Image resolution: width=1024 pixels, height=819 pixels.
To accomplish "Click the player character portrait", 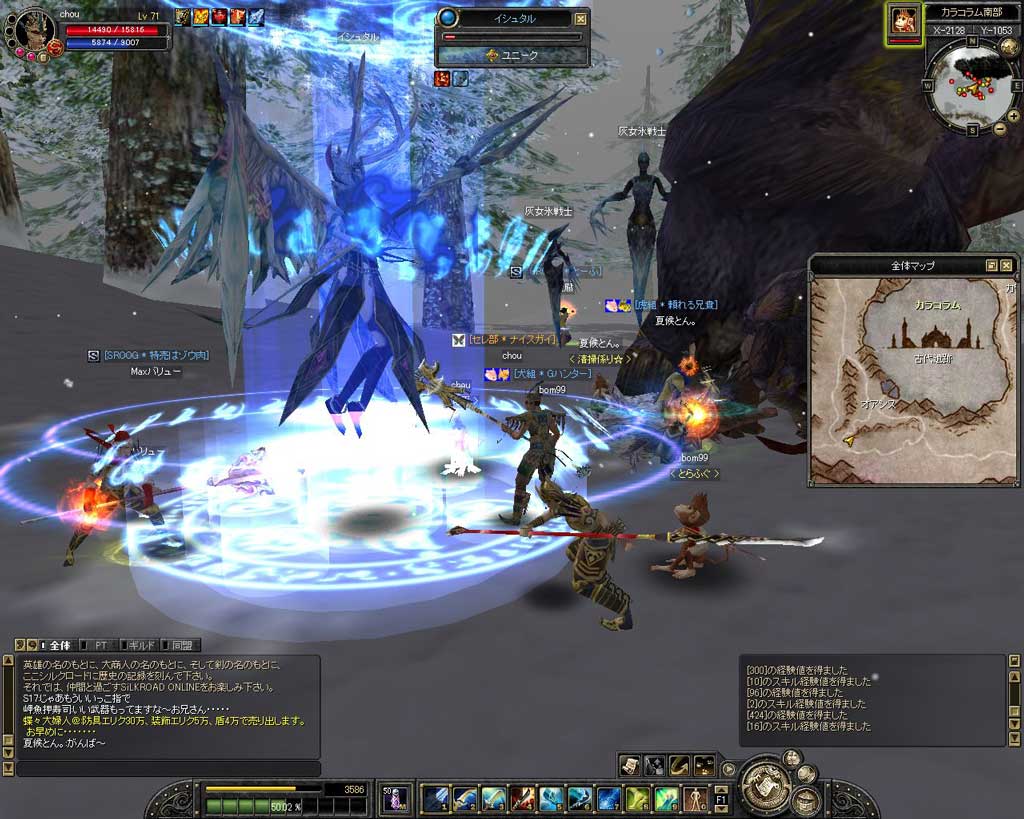I will coord(34,32).
